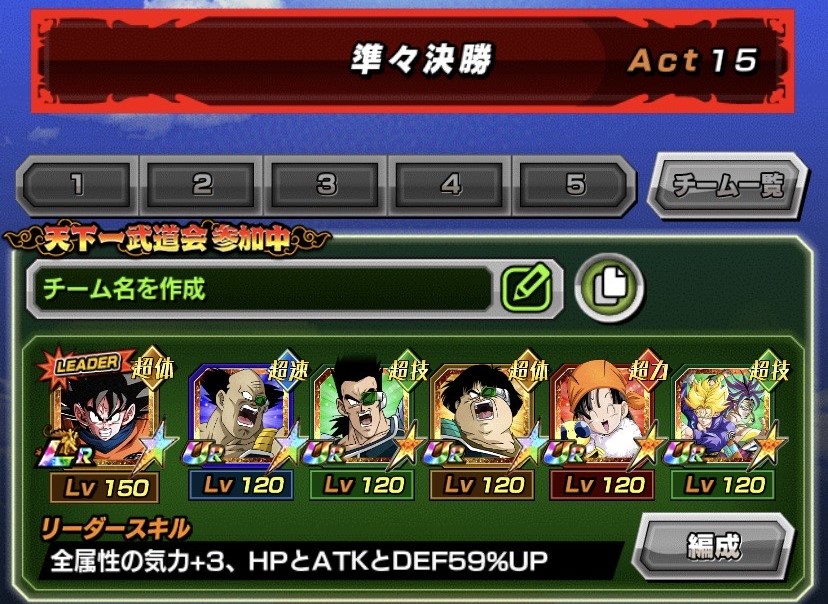828x604 pixels.
Task: Open the チーム一覧 team list
Action: (727, 184)
